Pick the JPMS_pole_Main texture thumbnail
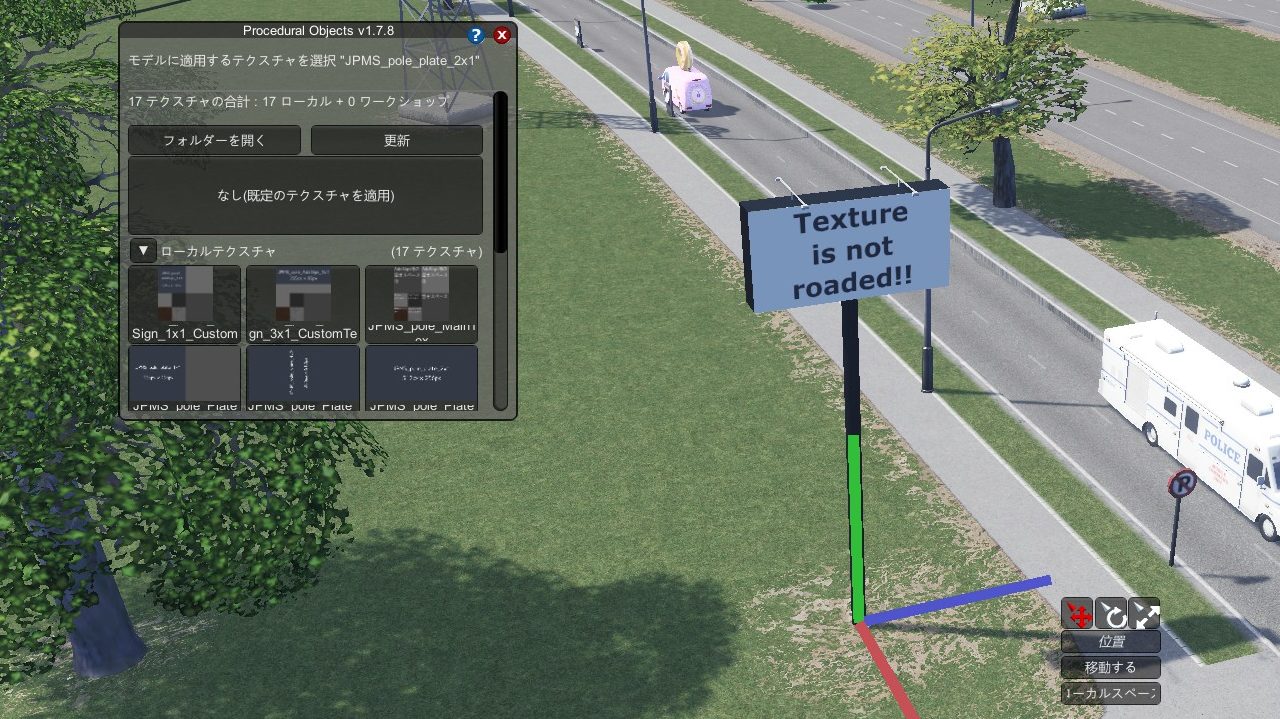 [421, 302]
